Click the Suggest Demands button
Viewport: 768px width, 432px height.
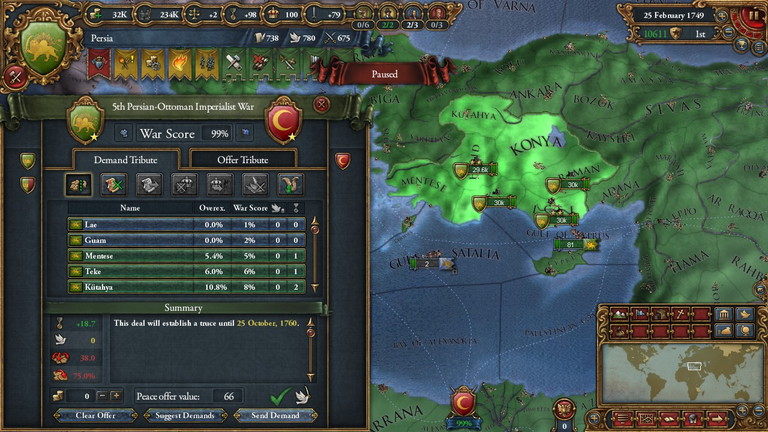[x=178, y=415]
